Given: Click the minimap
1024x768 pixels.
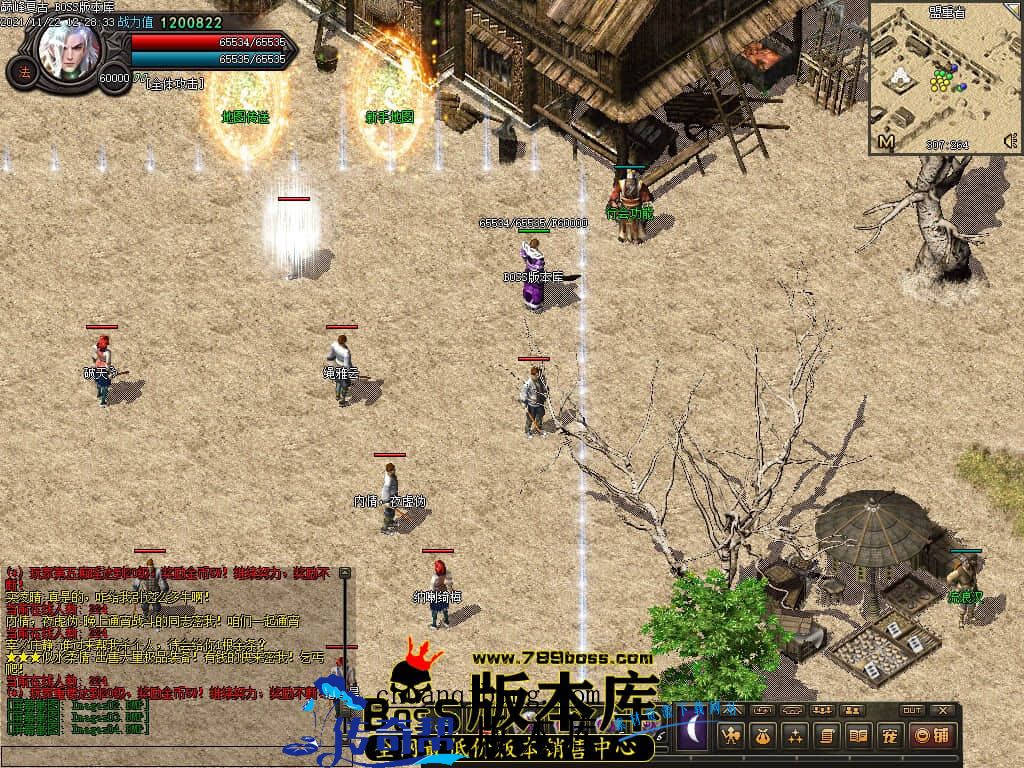Looking at the screenshot, I should point(945,80).
